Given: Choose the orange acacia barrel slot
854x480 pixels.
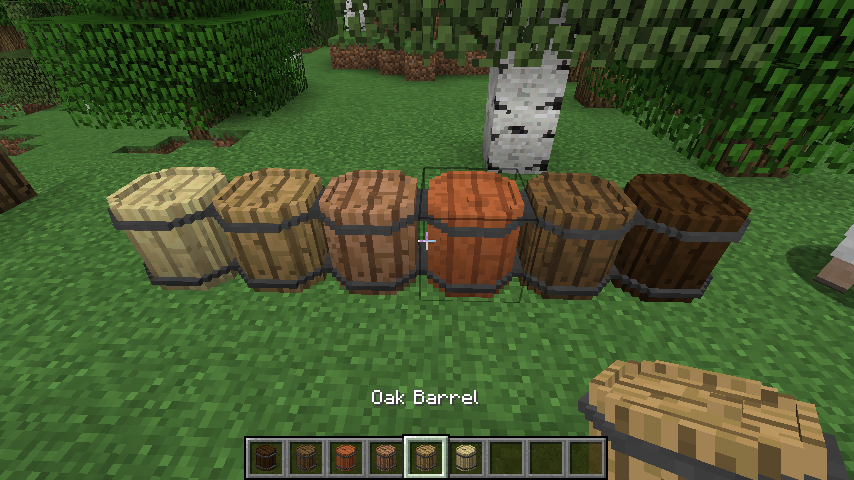Looking at the screenshot, I should (345, 458).
